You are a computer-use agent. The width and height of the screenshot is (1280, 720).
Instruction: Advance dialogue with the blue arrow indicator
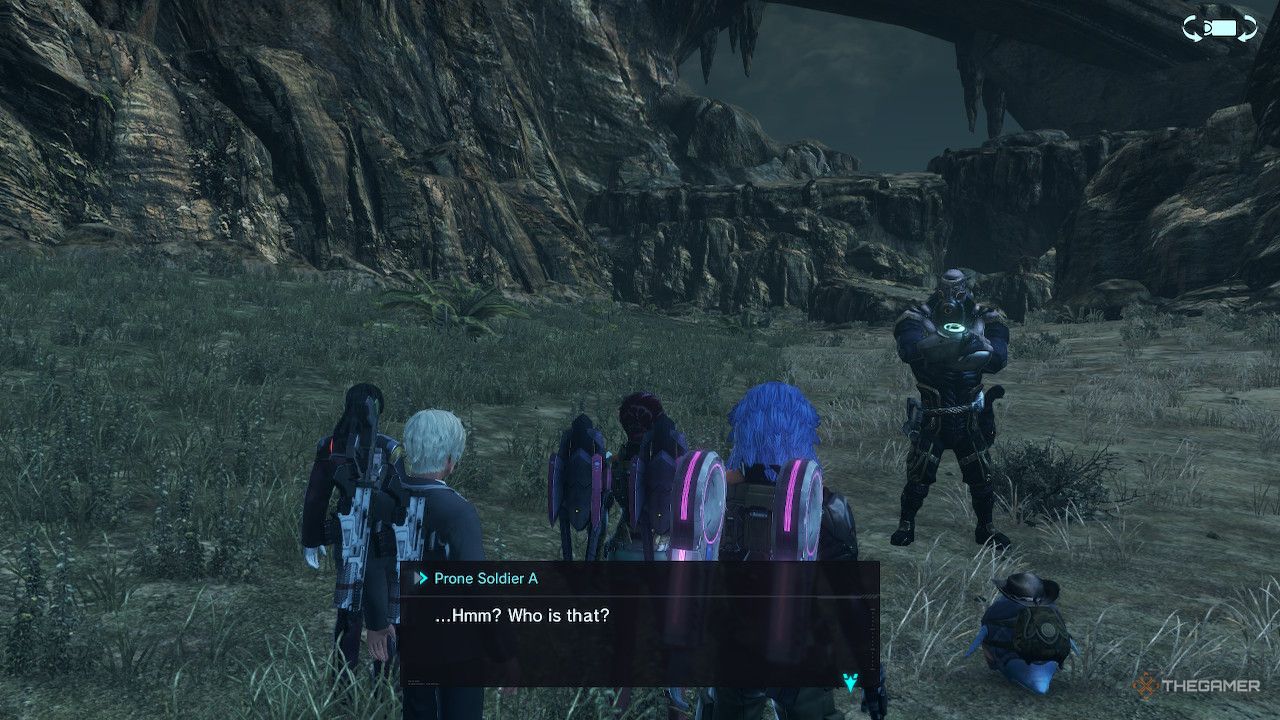point(850,681)
